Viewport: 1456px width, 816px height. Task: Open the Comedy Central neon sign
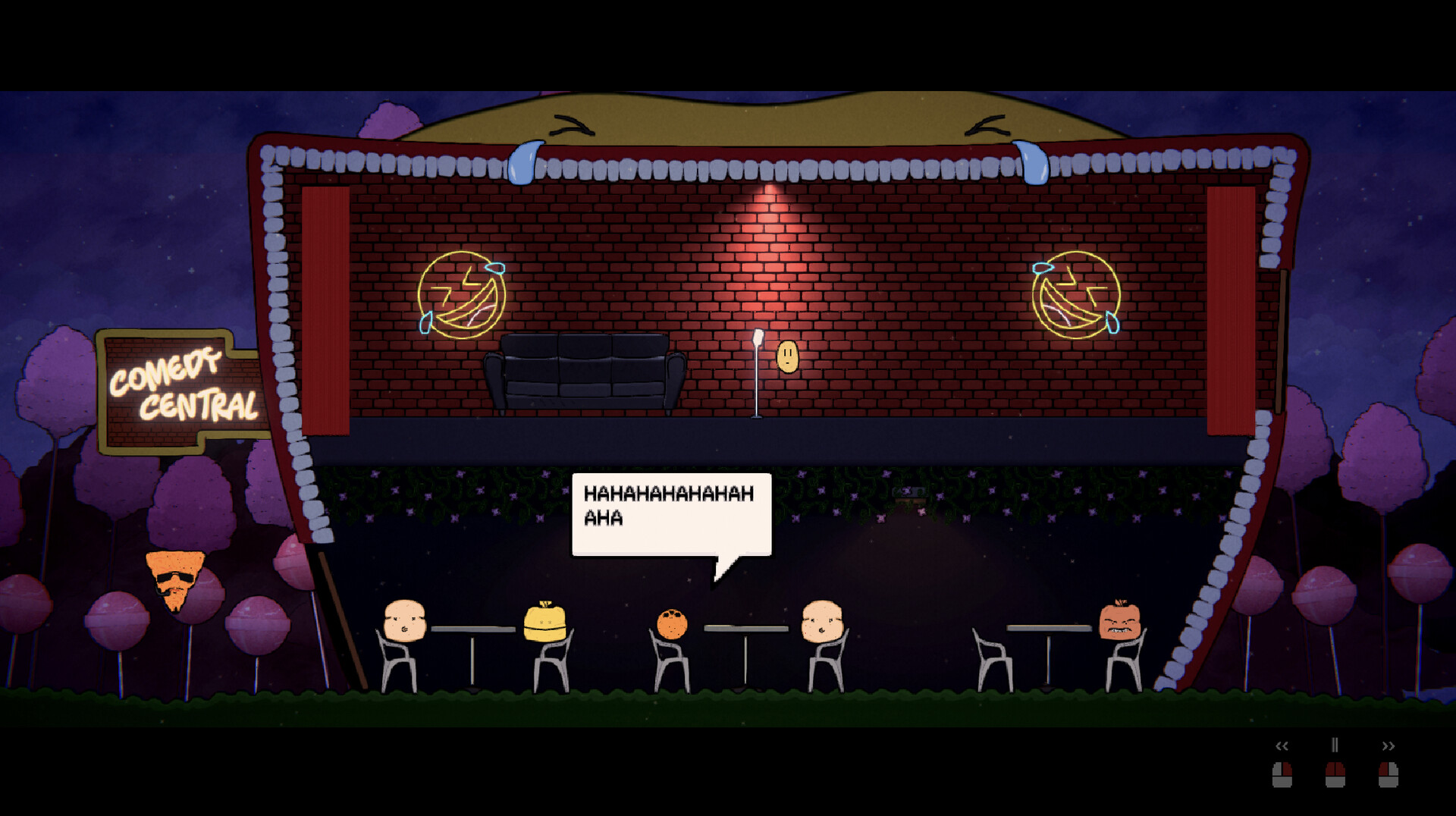point(180,388)
